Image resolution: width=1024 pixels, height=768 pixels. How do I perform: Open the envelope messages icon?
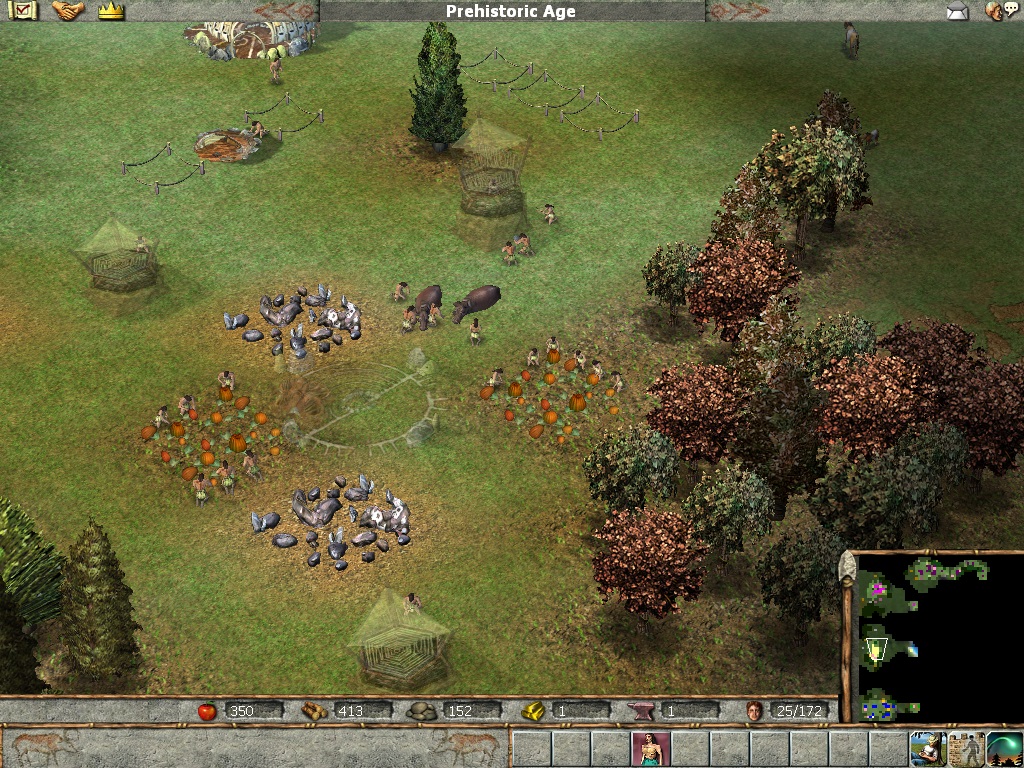click(958, 12)
